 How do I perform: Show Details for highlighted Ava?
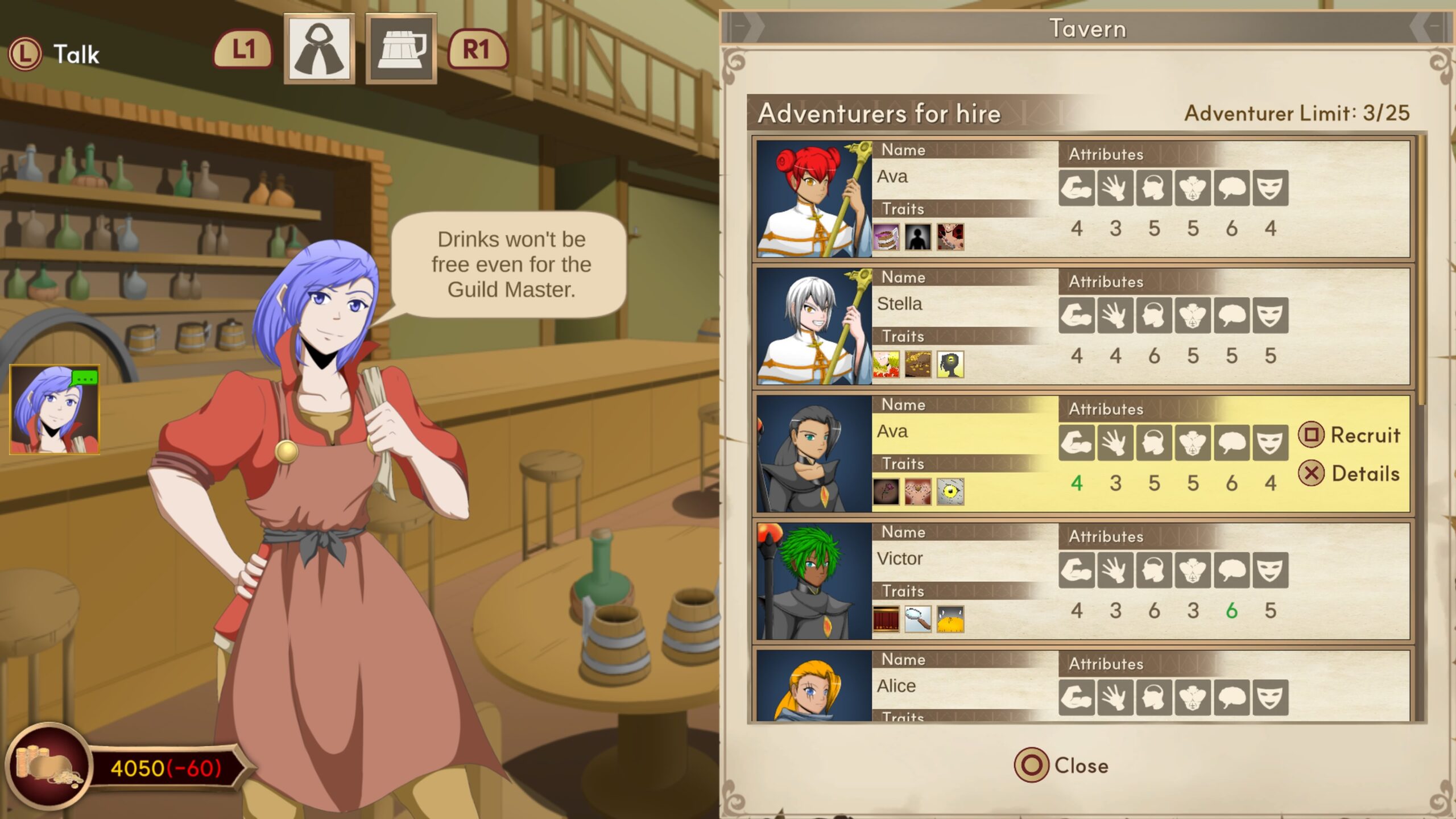[1348, 474]
